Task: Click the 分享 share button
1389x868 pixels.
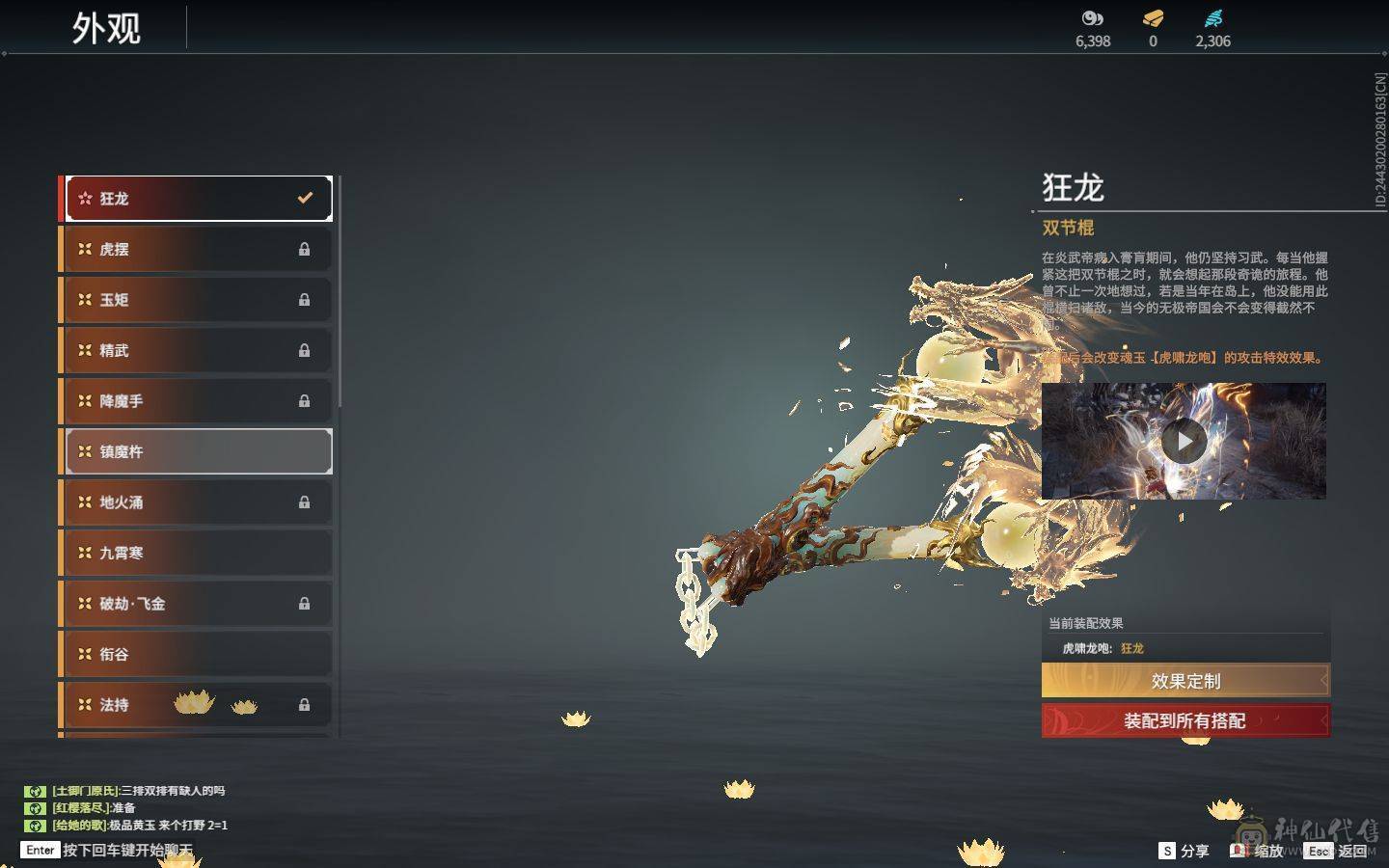Action: pyautogui.click(x=1184, y=851)
